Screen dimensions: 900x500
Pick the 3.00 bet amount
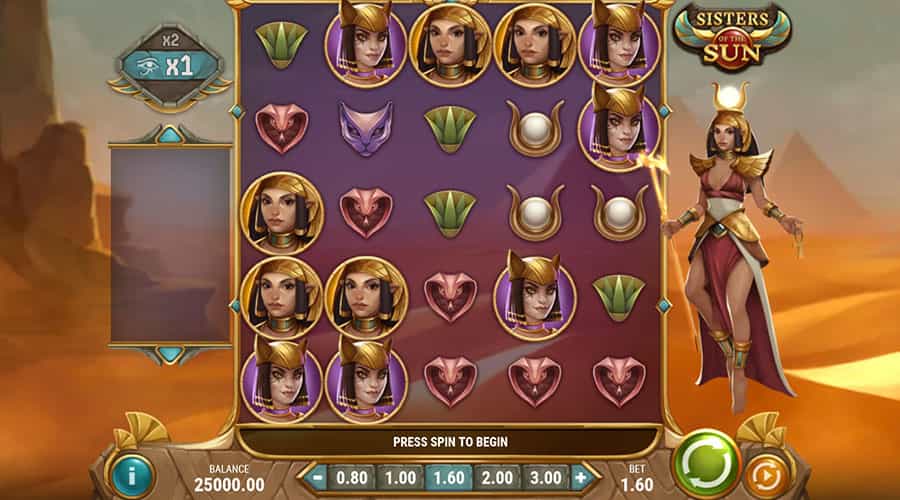tap(545, 477)
